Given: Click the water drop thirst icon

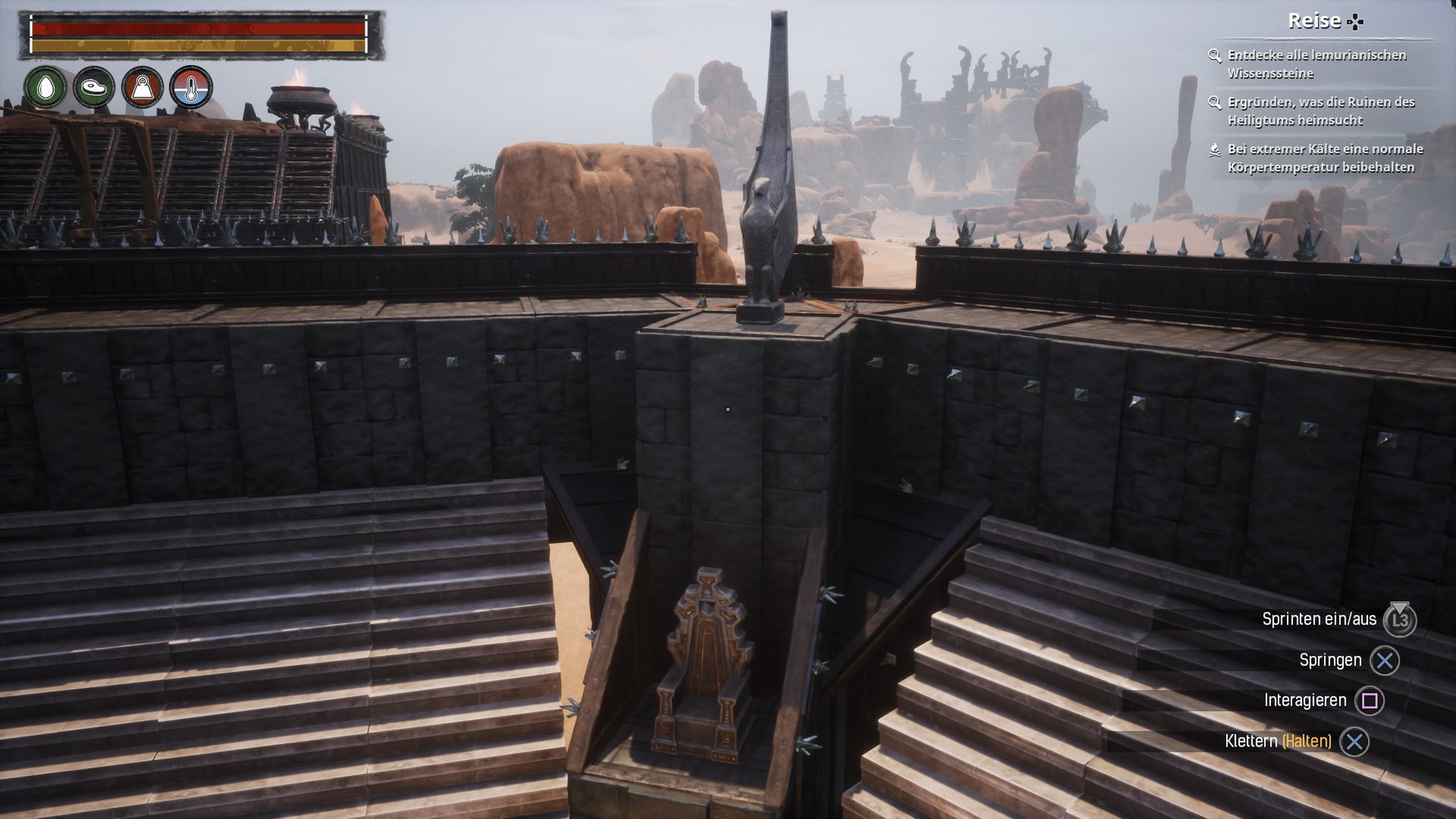Looking at the screenshot, I should tap(45, 87).
